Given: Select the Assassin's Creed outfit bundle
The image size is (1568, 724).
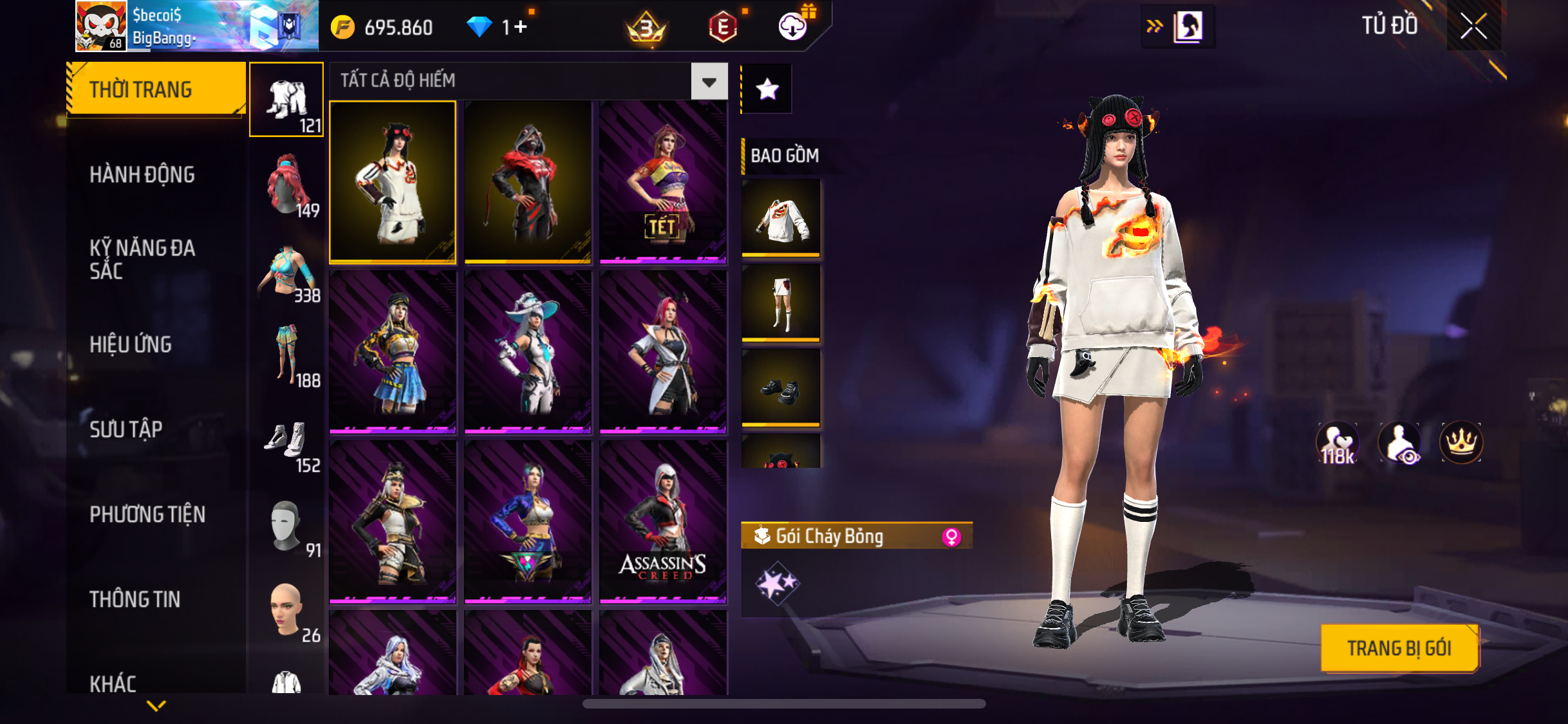Looking at the screenshot, I should point(663,523).
